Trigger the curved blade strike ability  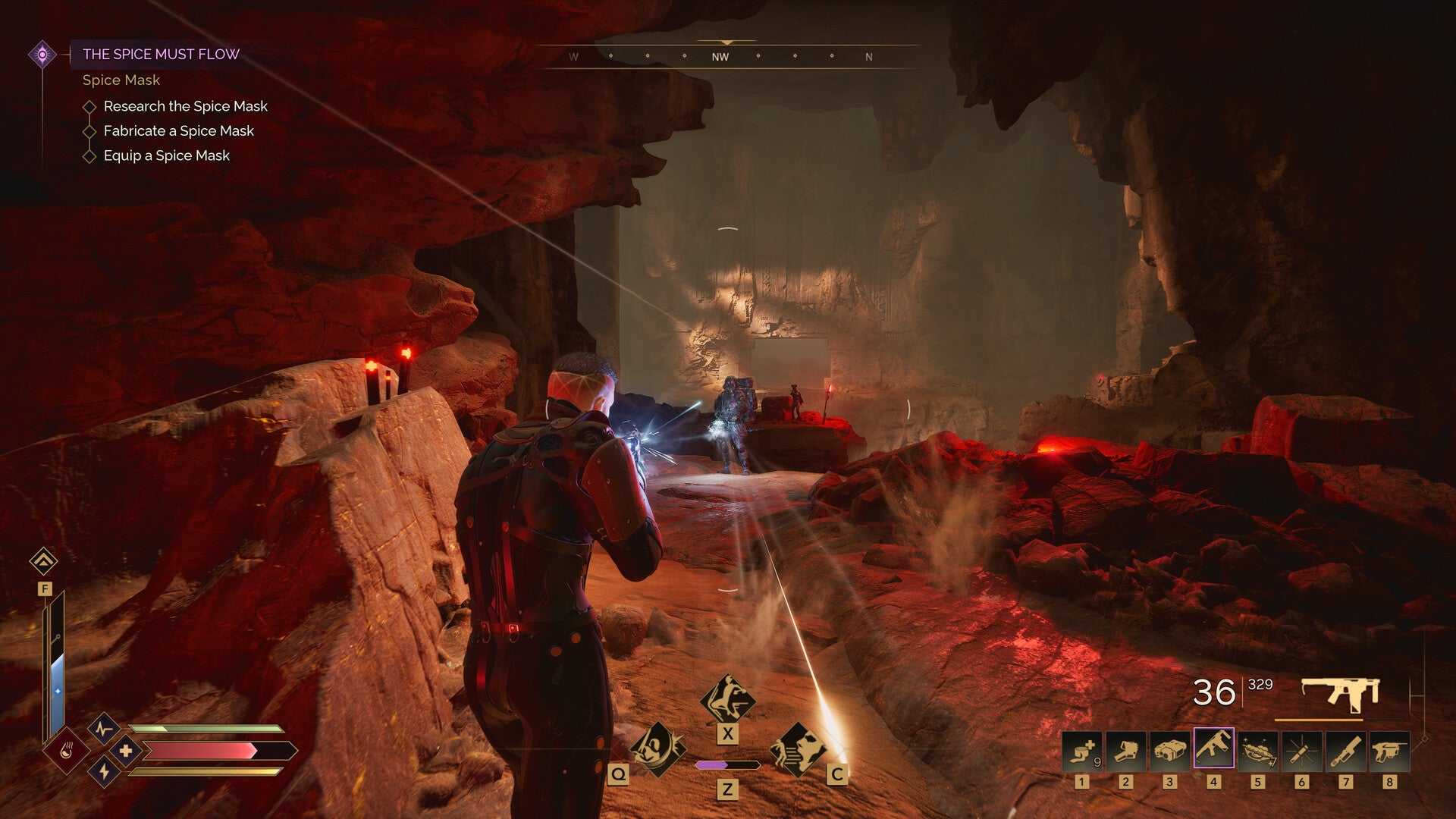tap(657, 749)
